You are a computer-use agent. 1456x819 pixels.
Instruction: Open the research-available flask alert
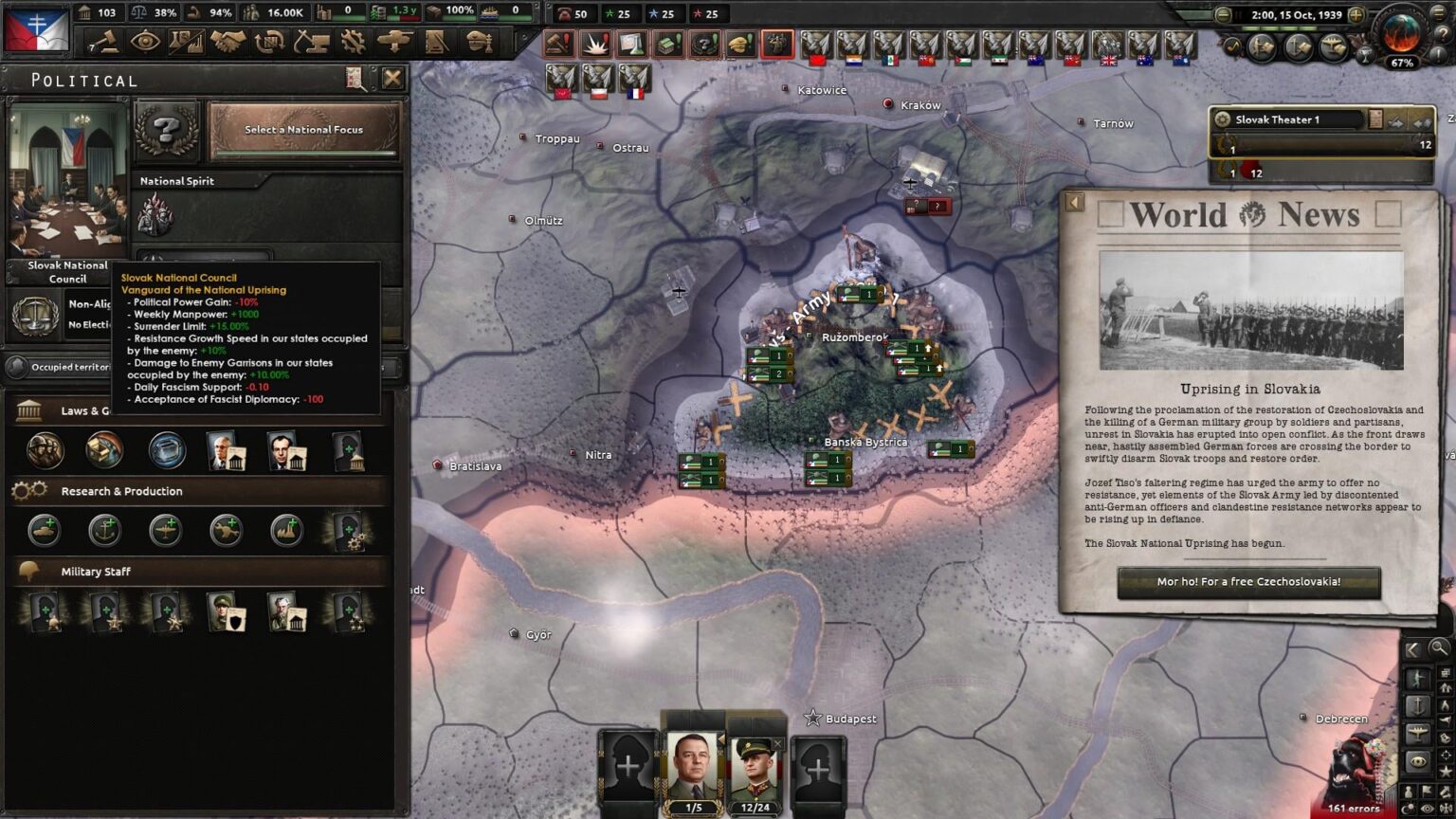pyautogui.click(x=631, y=44)
